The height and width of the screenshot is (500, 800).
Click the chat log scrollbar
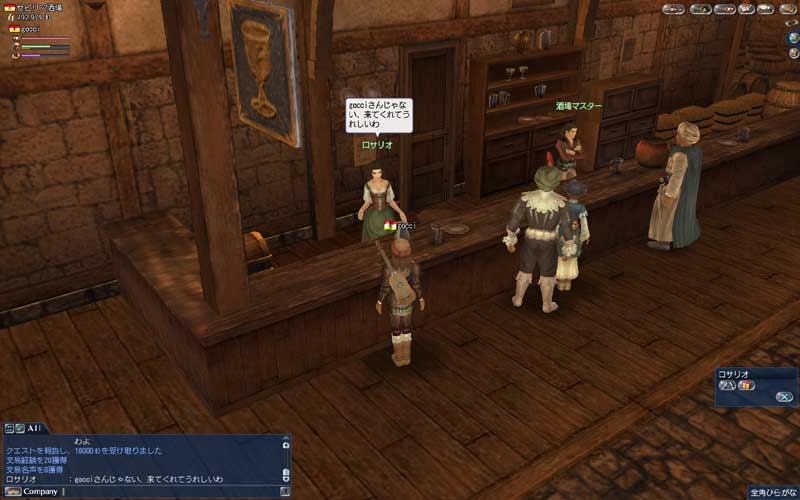point(285,459)
